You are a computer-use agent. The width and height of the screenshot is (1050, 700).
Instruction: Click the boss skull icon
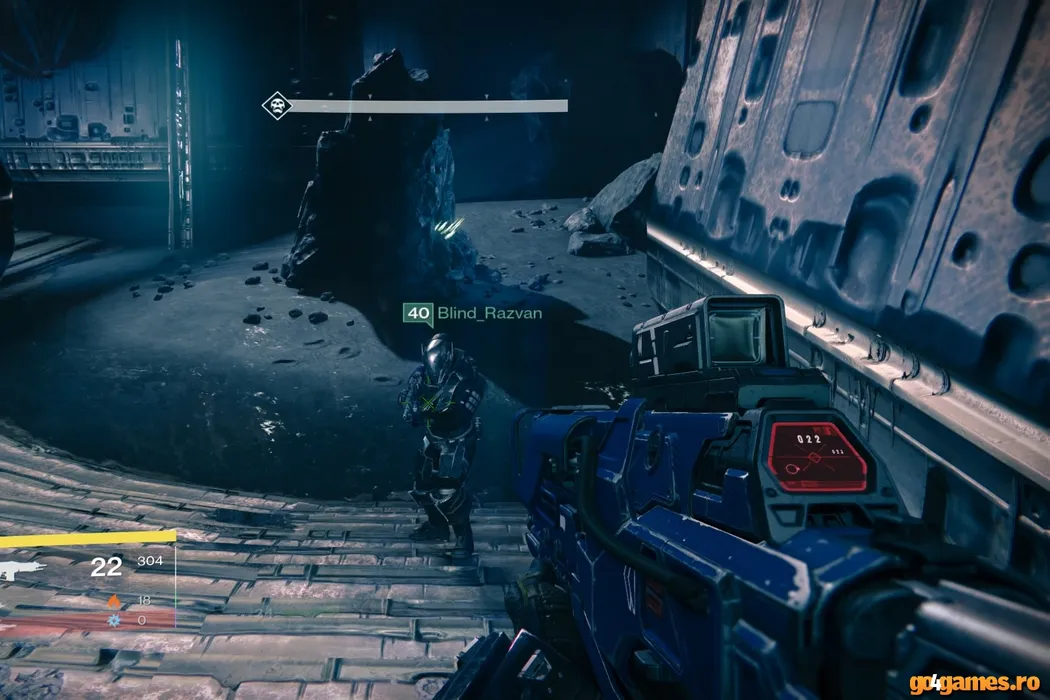pos(277,105)
